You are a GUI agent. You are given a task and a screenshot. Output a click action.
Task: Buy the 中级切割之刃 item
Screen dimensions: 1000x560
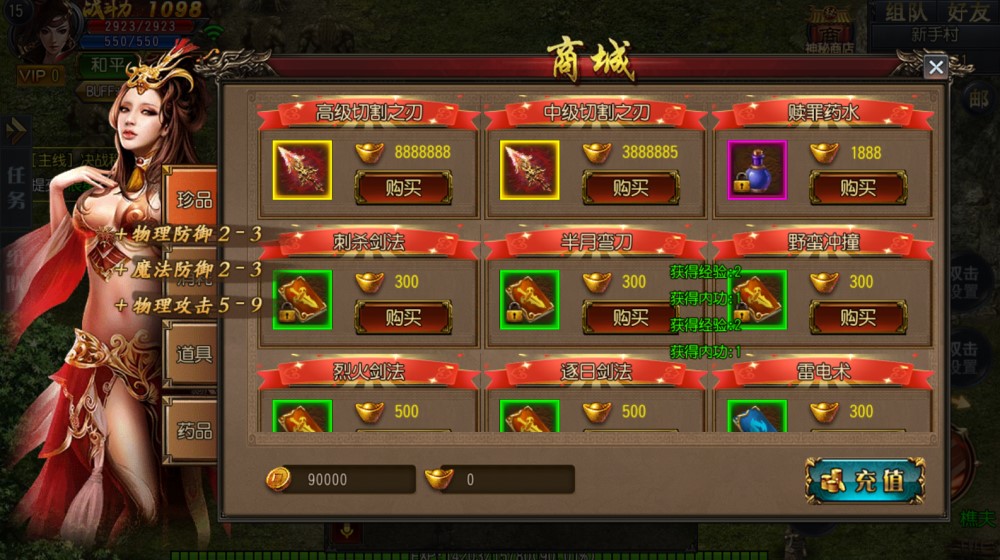[x=631, y=187]
